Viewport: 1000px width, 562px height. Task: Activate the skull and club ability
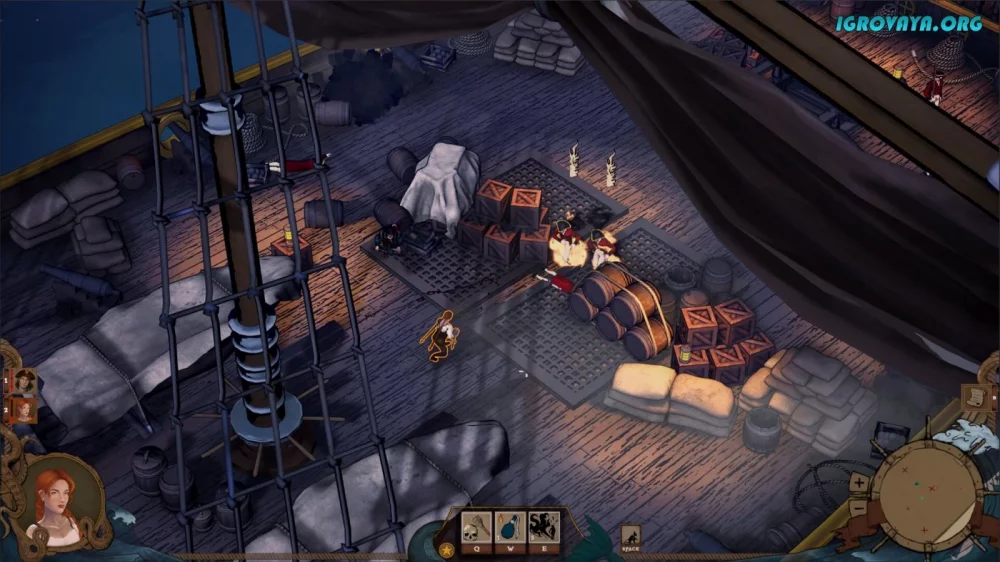[477, 527]
